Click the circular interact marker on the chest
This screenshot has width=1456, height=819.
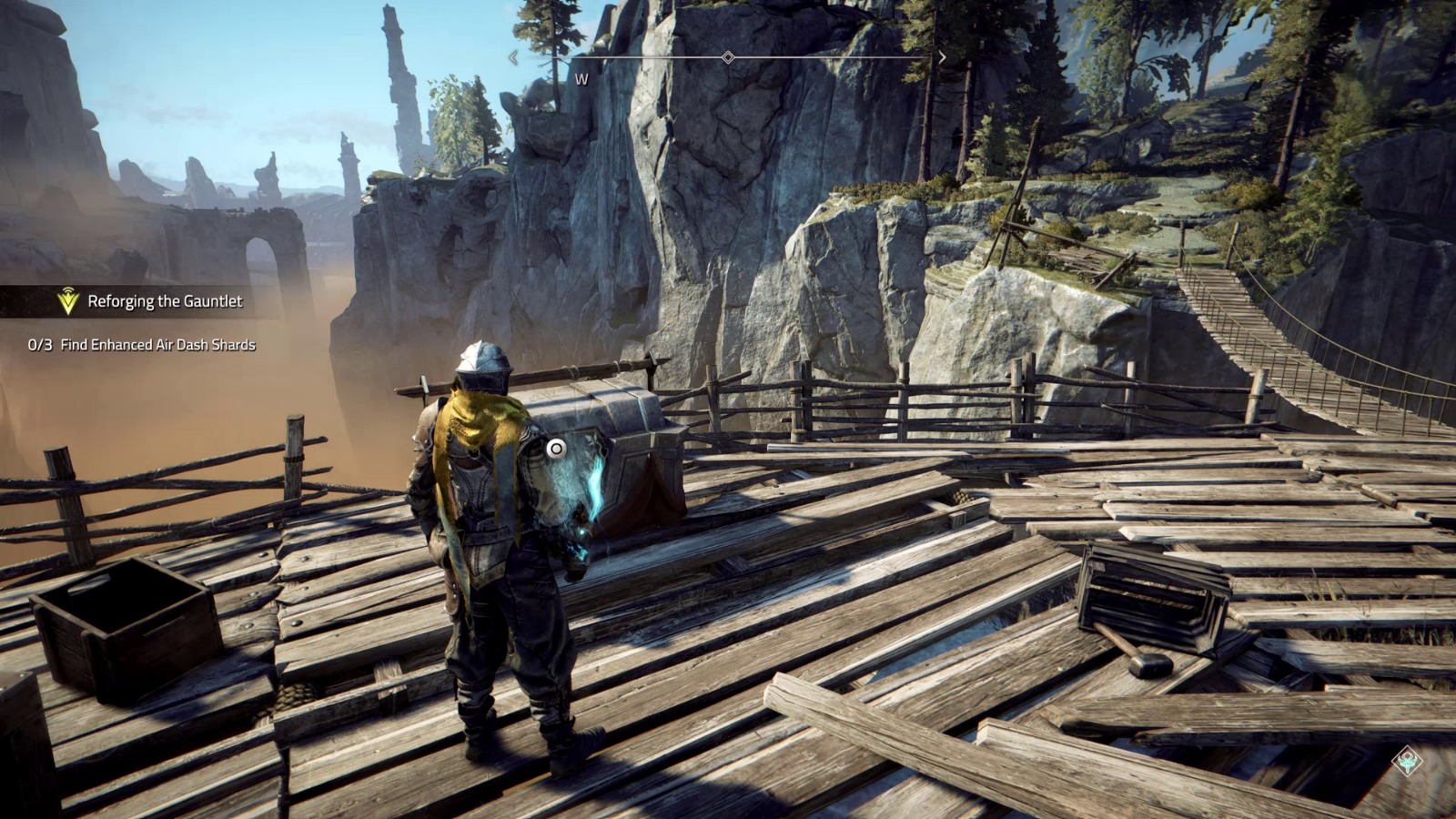pos(556,448)
